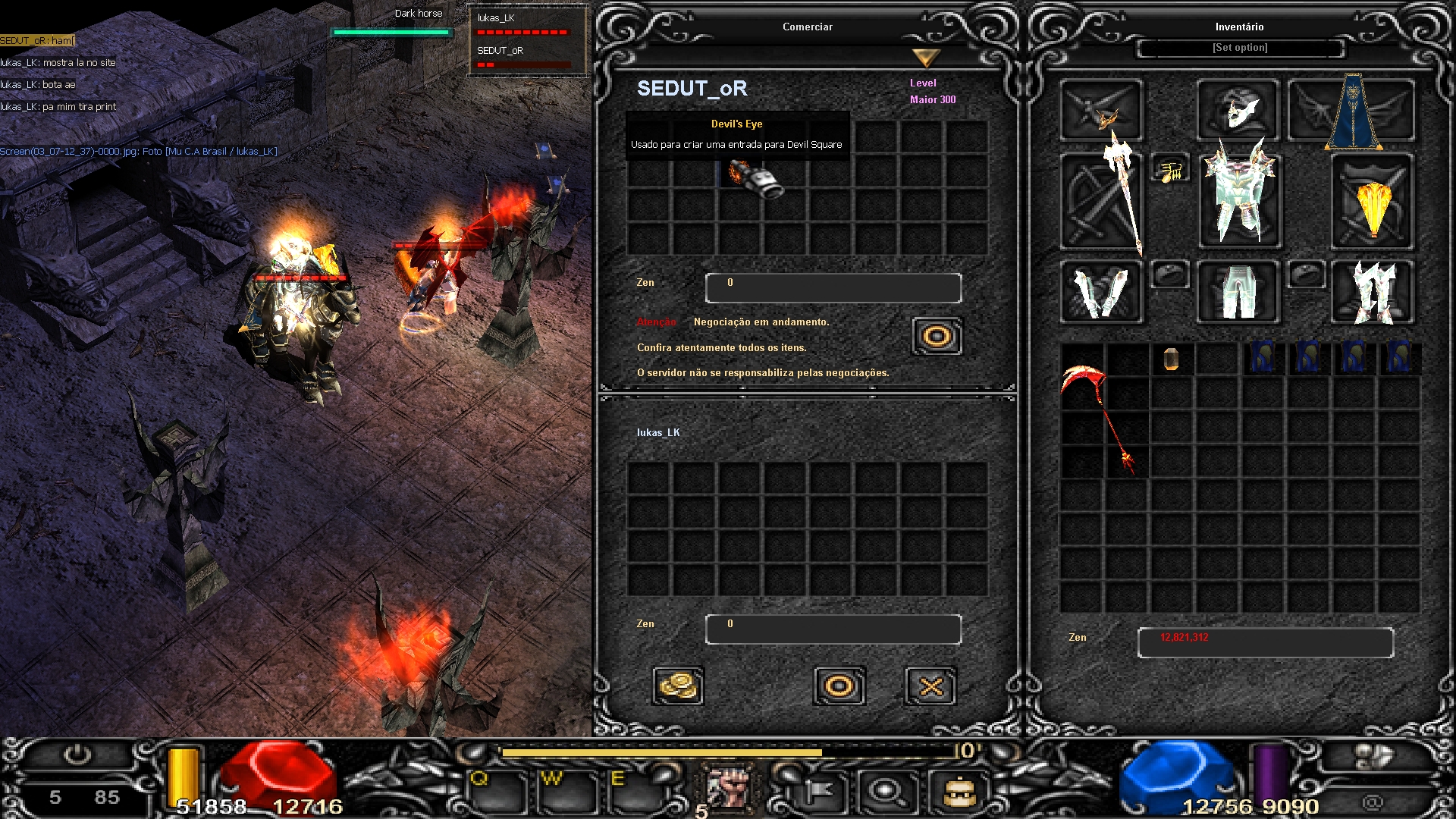Image resolution: width=1456 pixels, height=819 pixels.
Task: Select the equipped blue cape slot
Action: tap(1353, 111)
